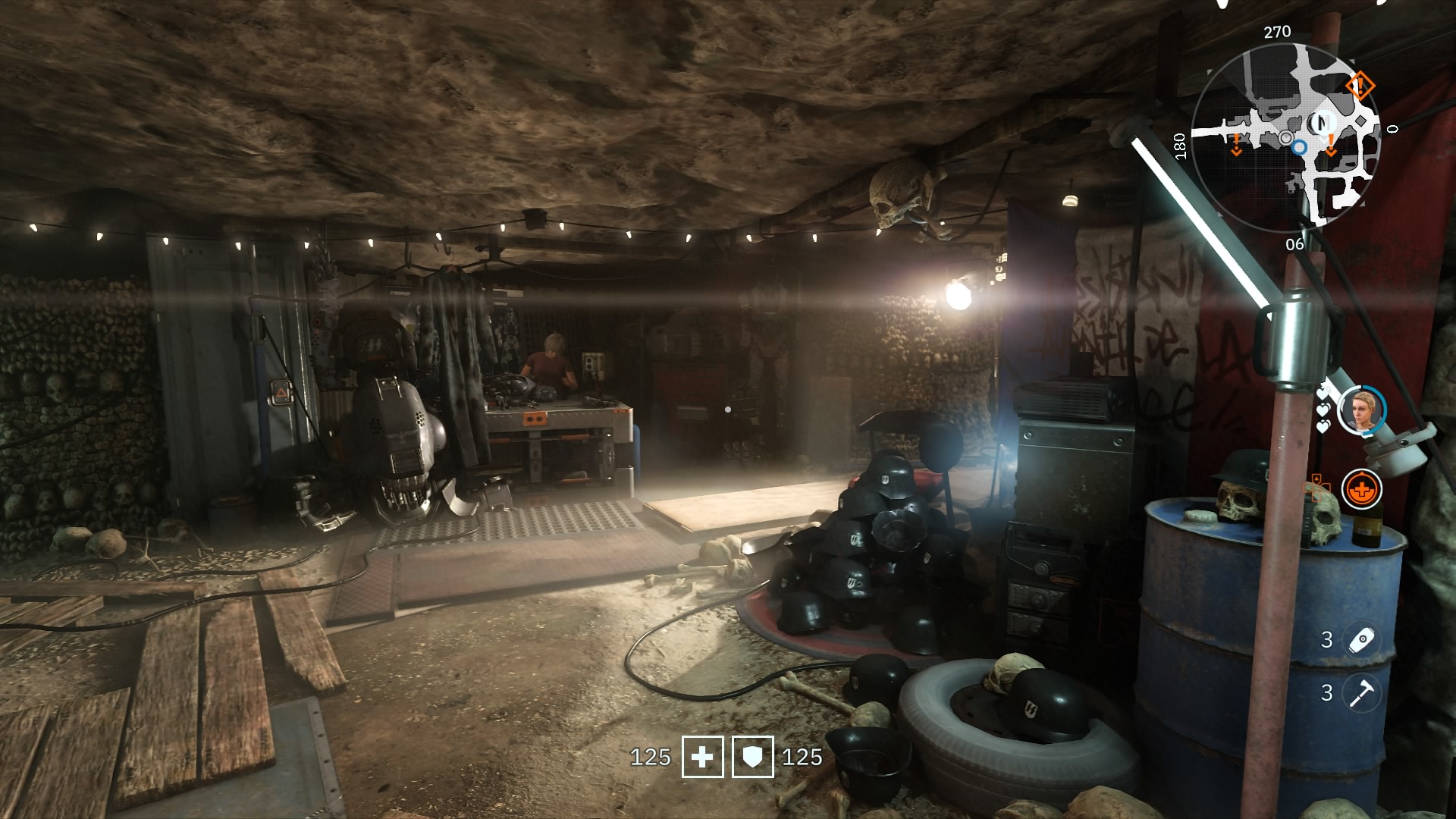
Task: Click the partner character portrait
Action: pos(1361,410)
